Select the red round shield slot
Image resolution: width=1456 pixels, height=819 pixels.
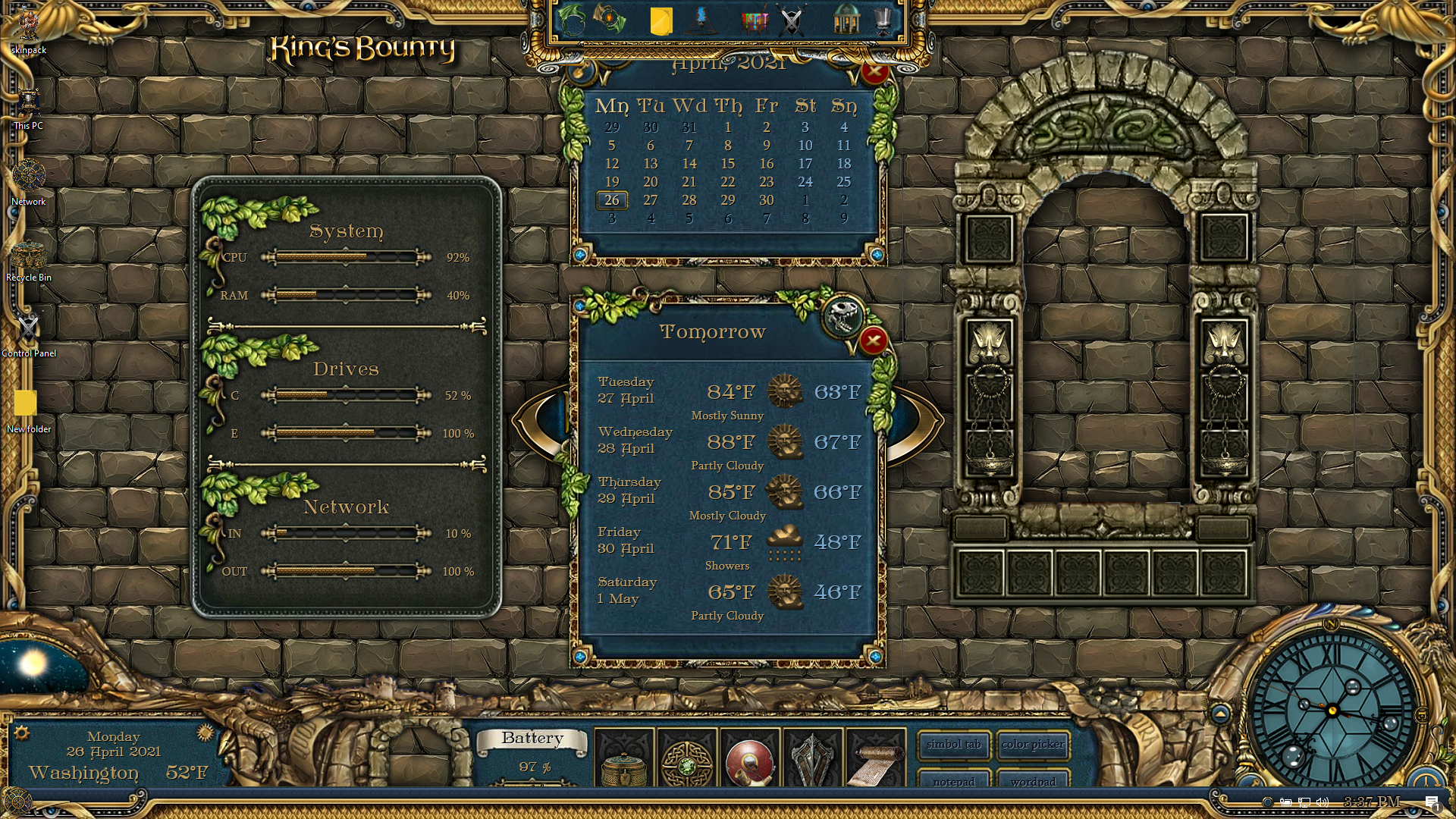(x=749, y=761)
